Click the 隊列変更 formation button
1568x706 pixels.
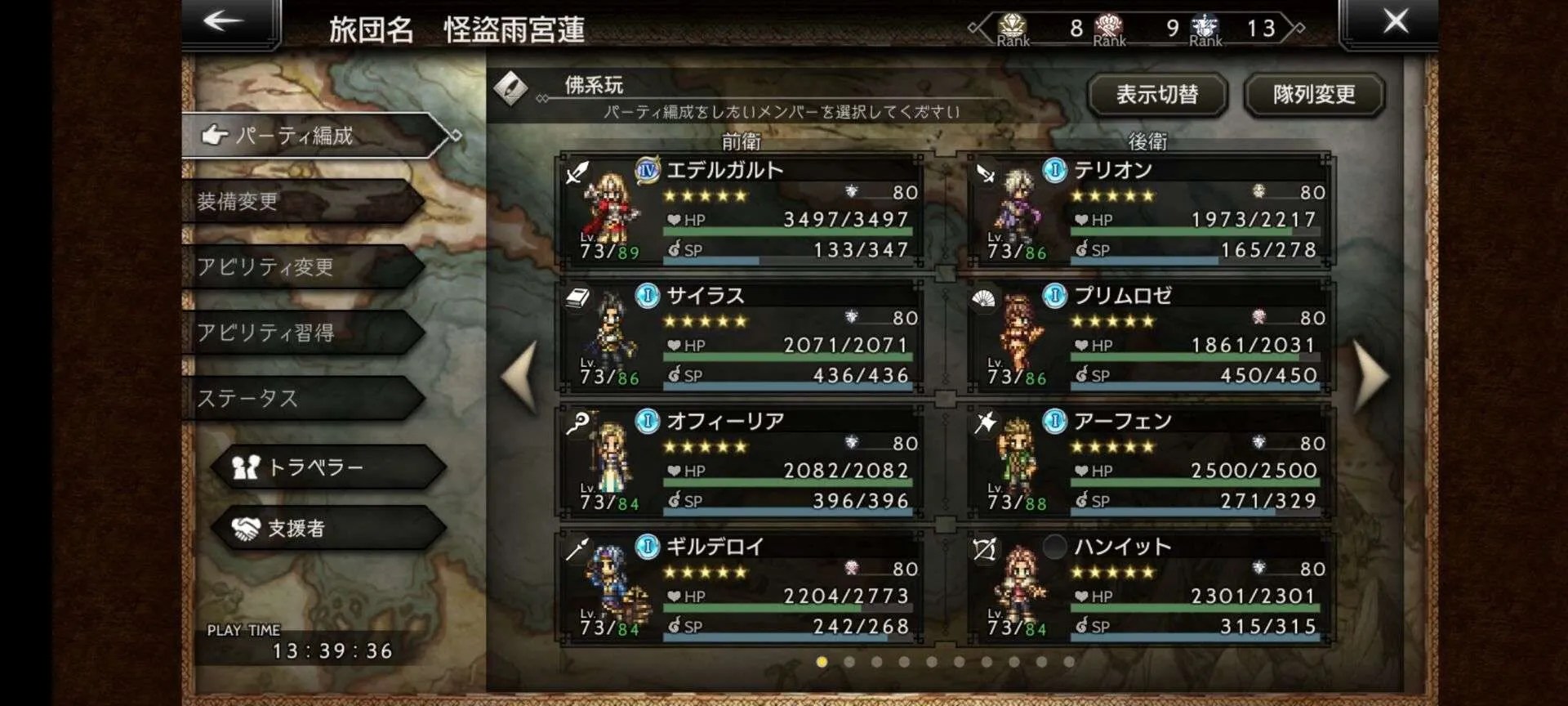click(x=1313, y=95)
